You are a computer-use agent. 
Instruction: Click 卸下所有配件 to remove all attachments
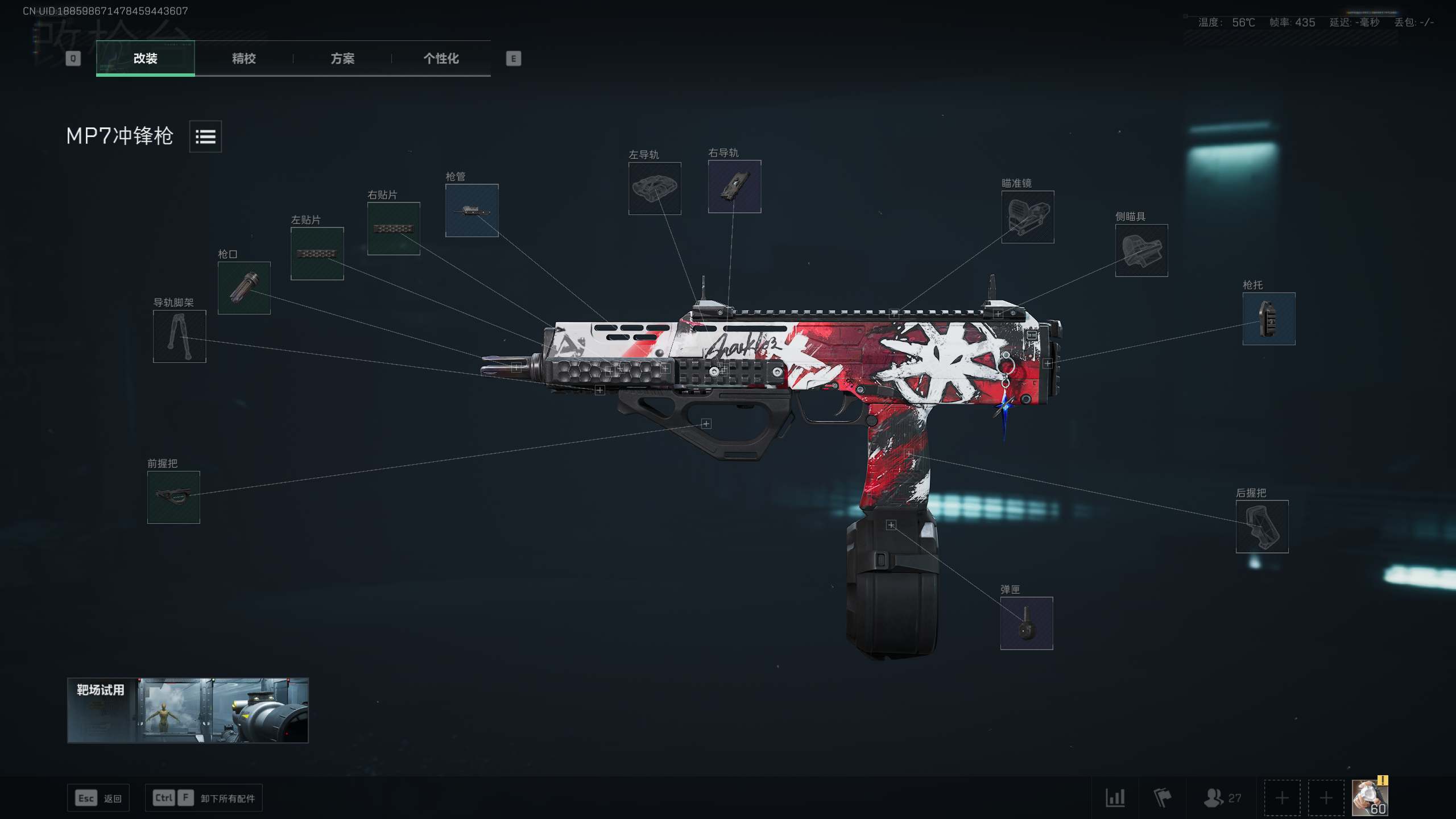click(204, 797)
